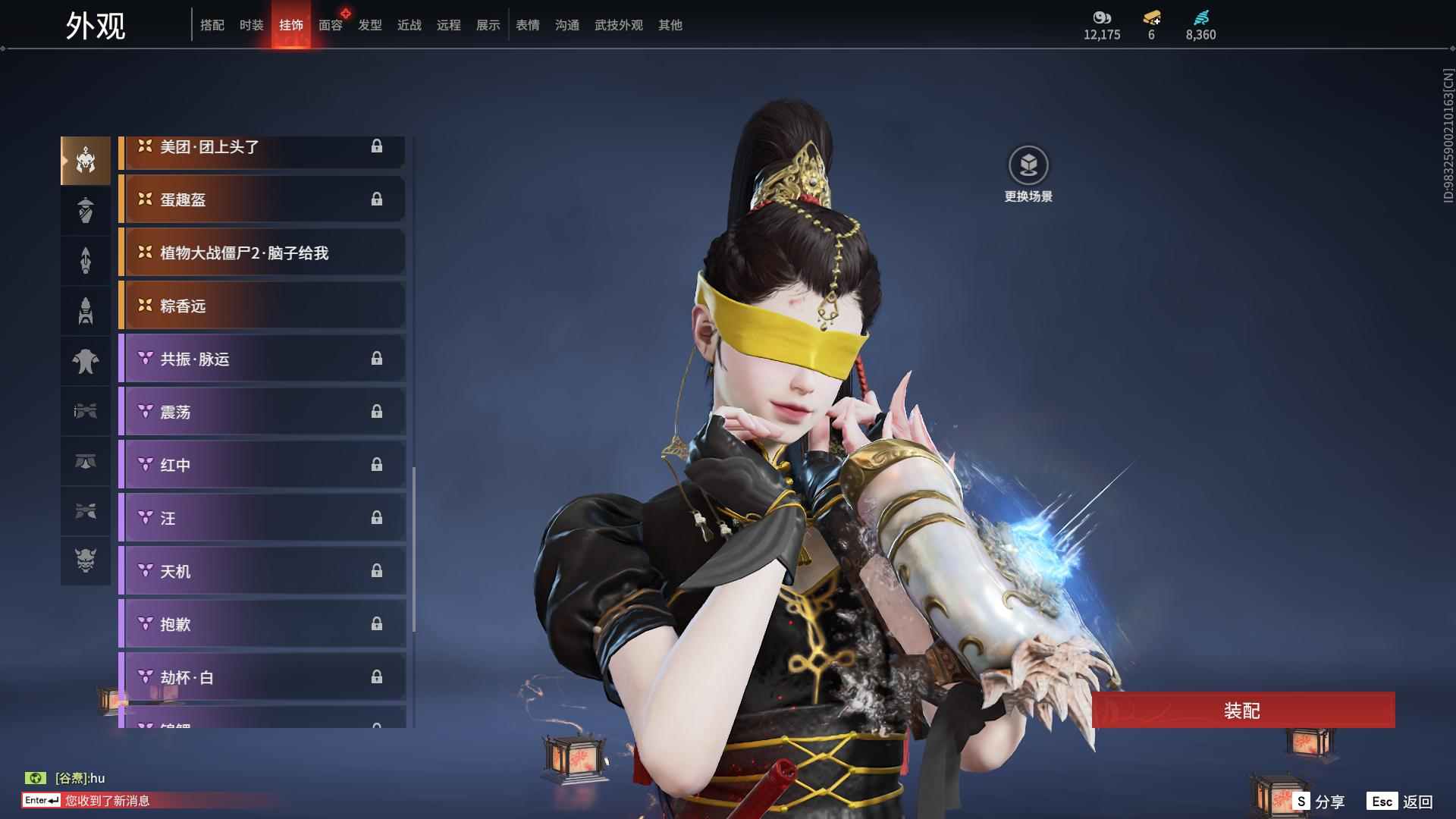Switch to the 武技外观 tab
The image size is (1456, 819).
pyautogui.click(x=618, y=25)
